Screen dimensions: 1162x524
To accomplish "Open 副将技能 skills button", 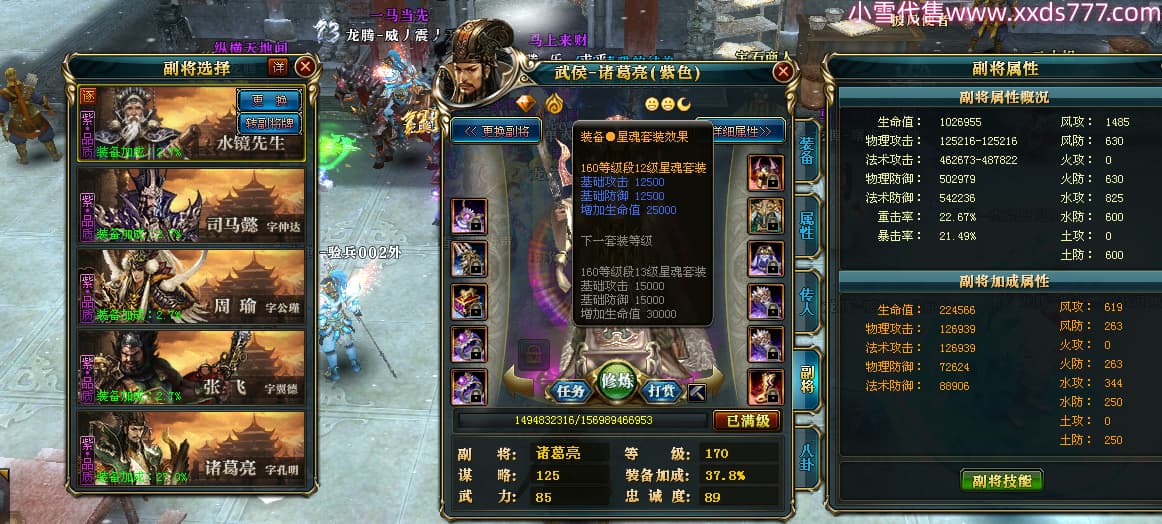I will [x=1001, y=480].
